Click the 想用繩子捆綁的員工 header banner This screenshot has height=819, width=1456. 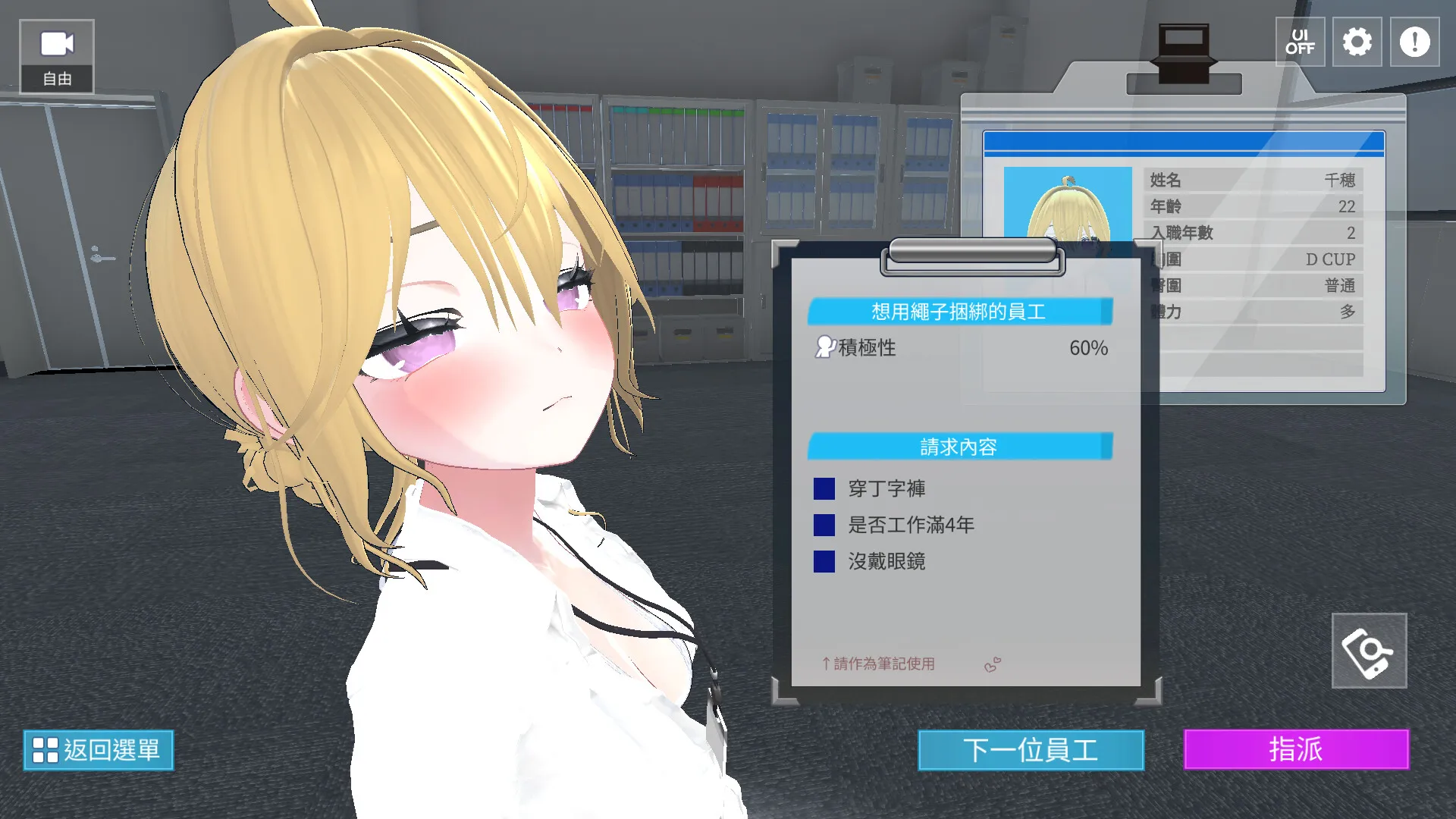pyautogui.click(x=959, y=311)
